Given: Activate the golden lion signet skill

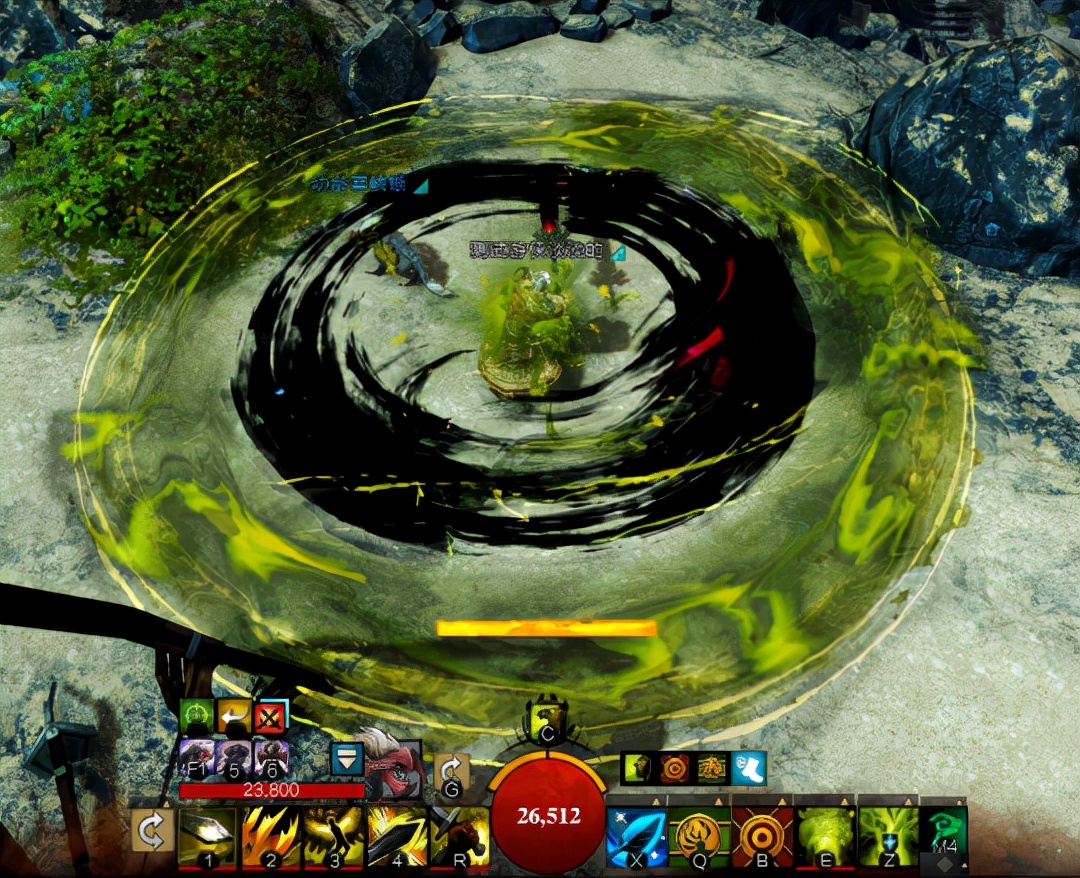Looking at the screenshot, I should (698, 836).
